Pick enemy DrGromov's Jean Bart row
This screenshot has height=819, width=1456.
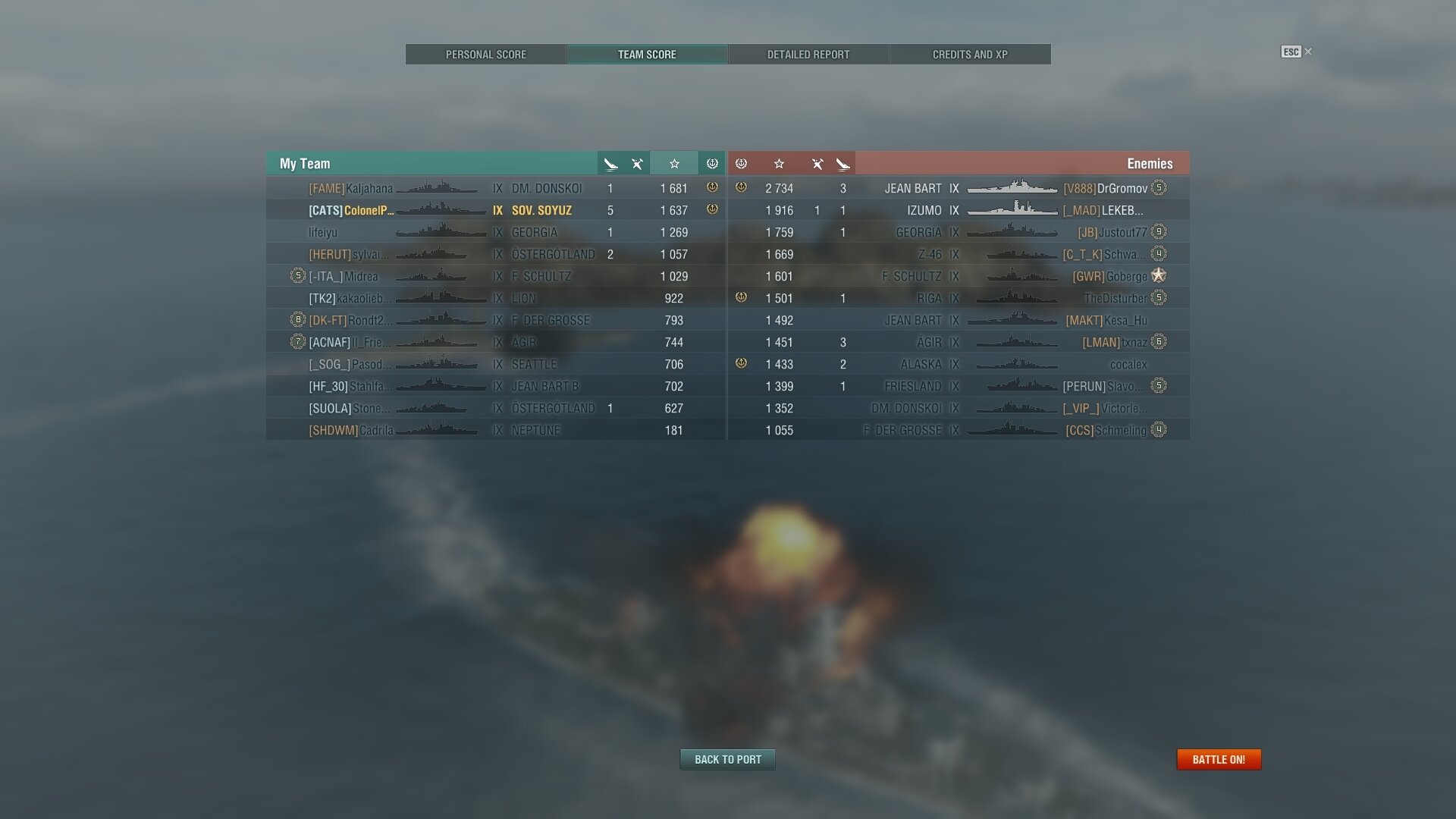[x=959, y=188]
